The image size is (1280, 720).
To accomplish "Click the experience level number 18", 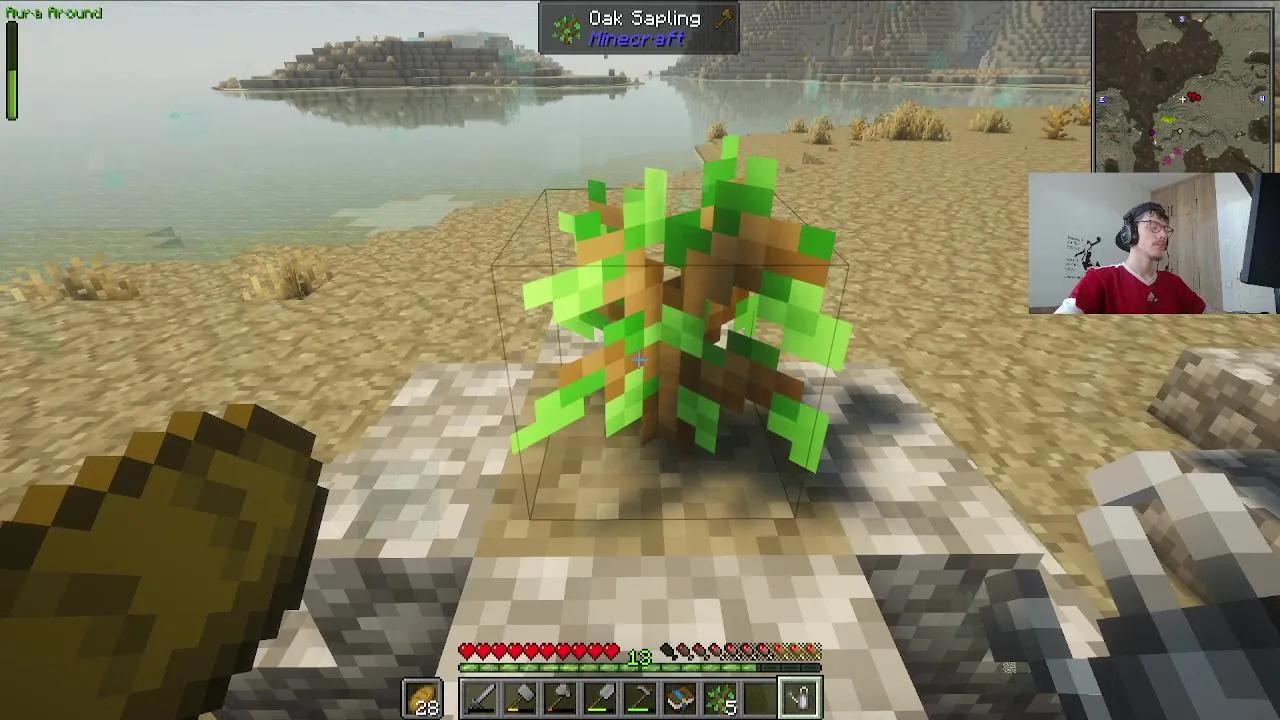I will pyautogui.click(x=640, y=659).
